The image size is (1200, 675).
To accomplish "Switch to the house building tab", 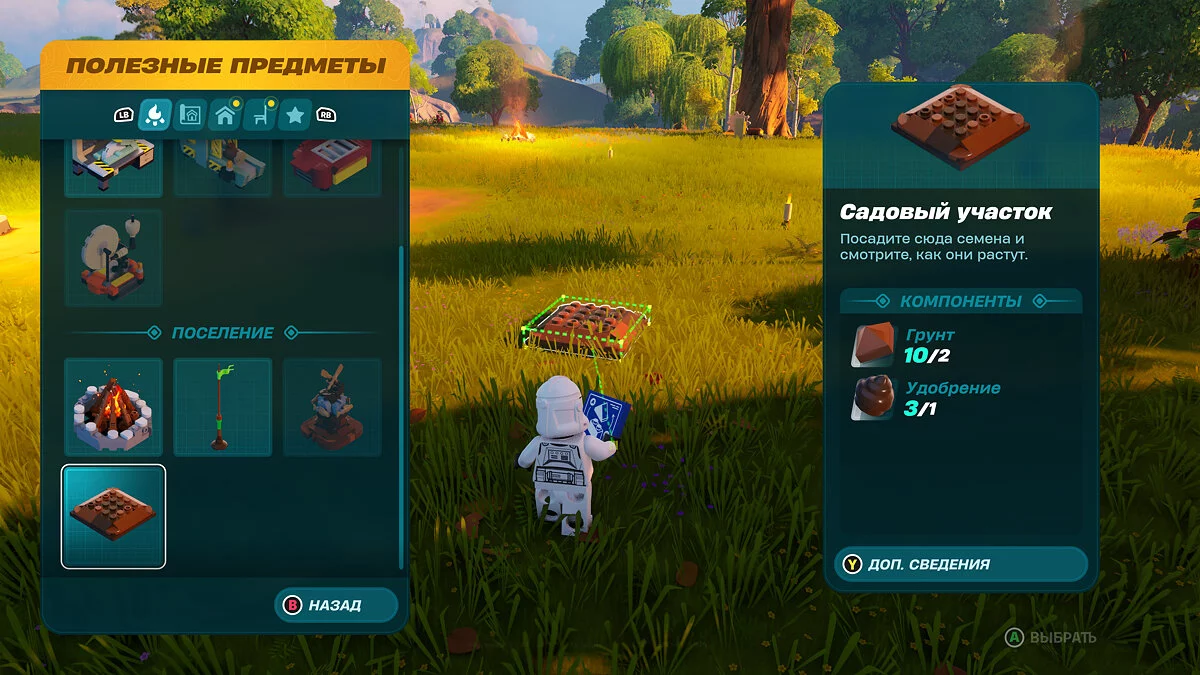I will click(225, 116).
